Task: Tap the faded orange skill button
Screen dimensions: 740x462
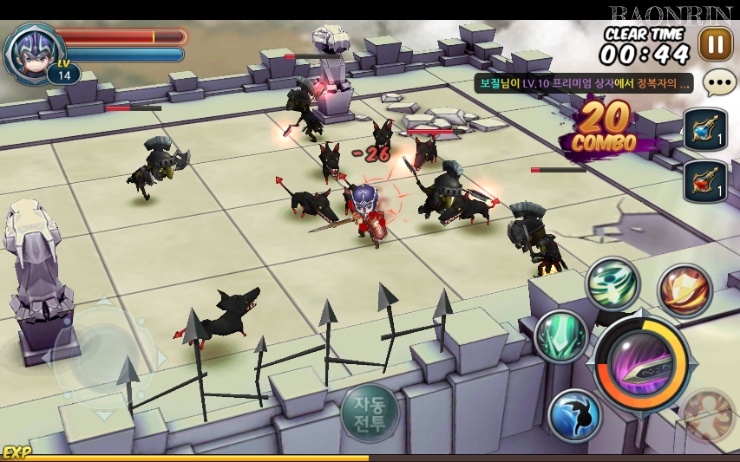Action: click(x=709, y=416)
